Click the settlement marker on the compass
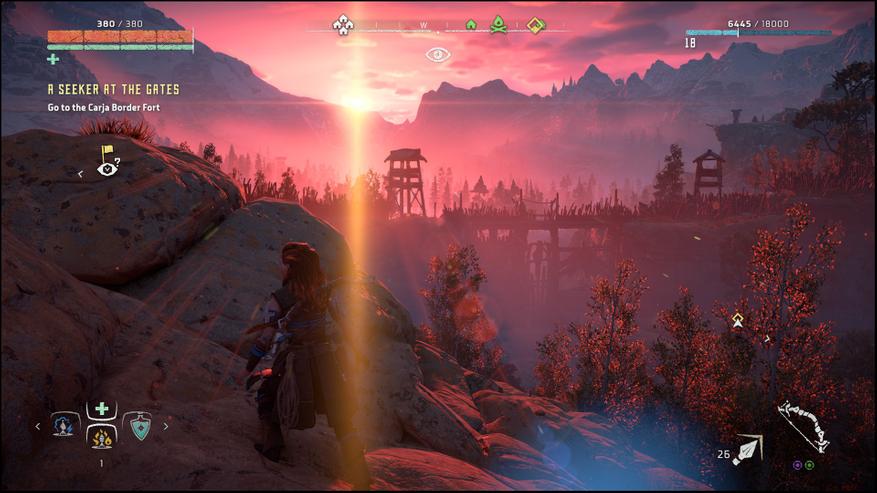877x493 pixels. tap(343, 24)
